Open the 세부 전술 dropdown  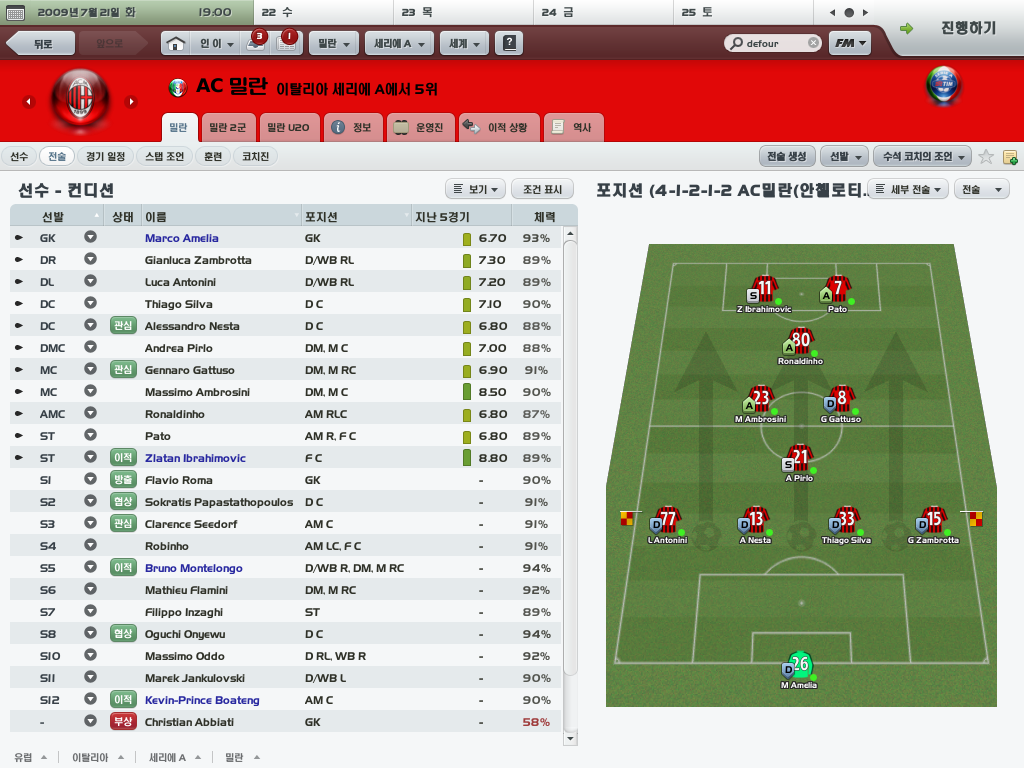point(908,189)
